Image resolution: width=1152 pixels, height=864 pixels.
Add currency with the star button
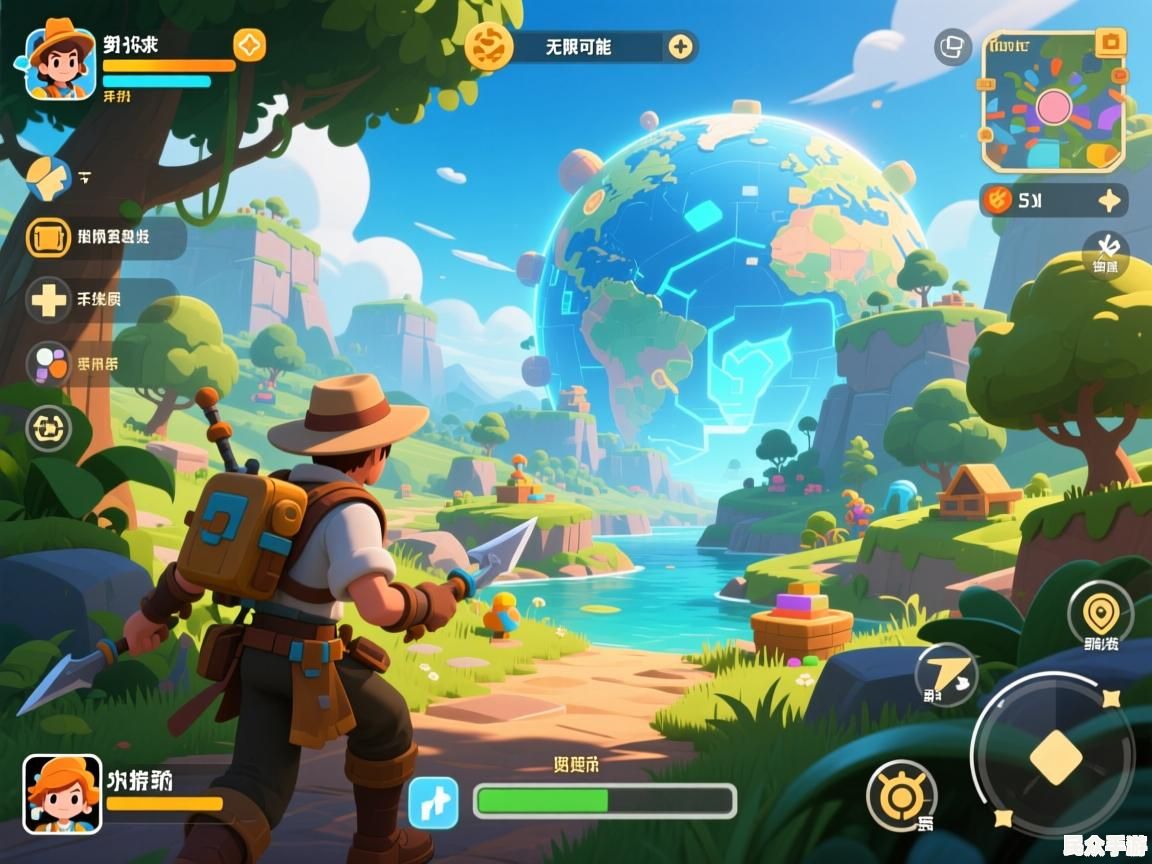1109,200
